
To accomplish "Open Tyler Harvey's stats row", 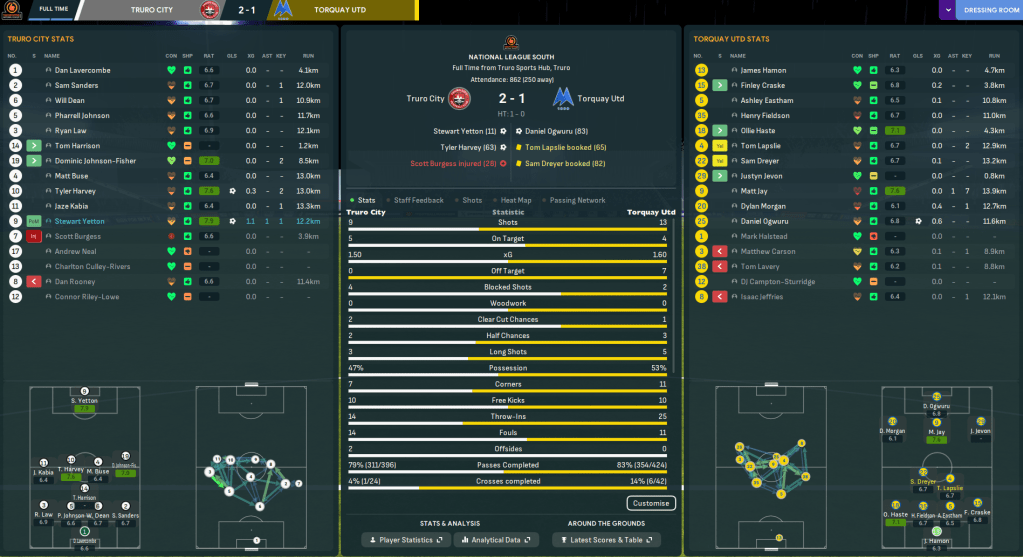I will pos(76,190).
